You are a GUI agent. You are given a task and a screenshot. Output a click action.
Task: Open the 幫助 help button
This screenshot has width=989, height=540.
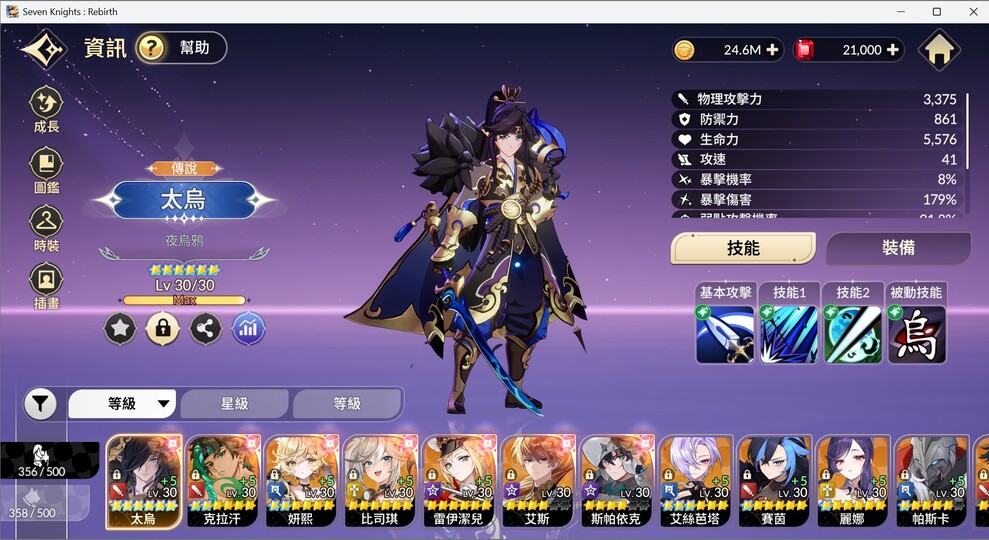181,48
